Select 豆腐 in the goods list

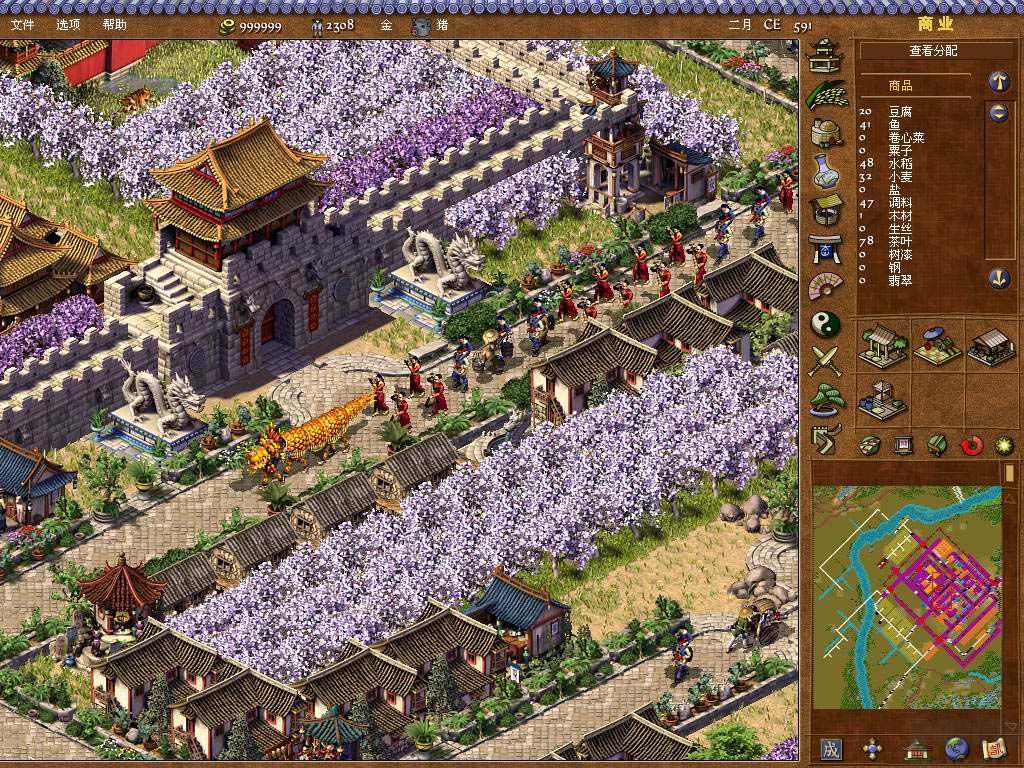(x=900, y=112)
